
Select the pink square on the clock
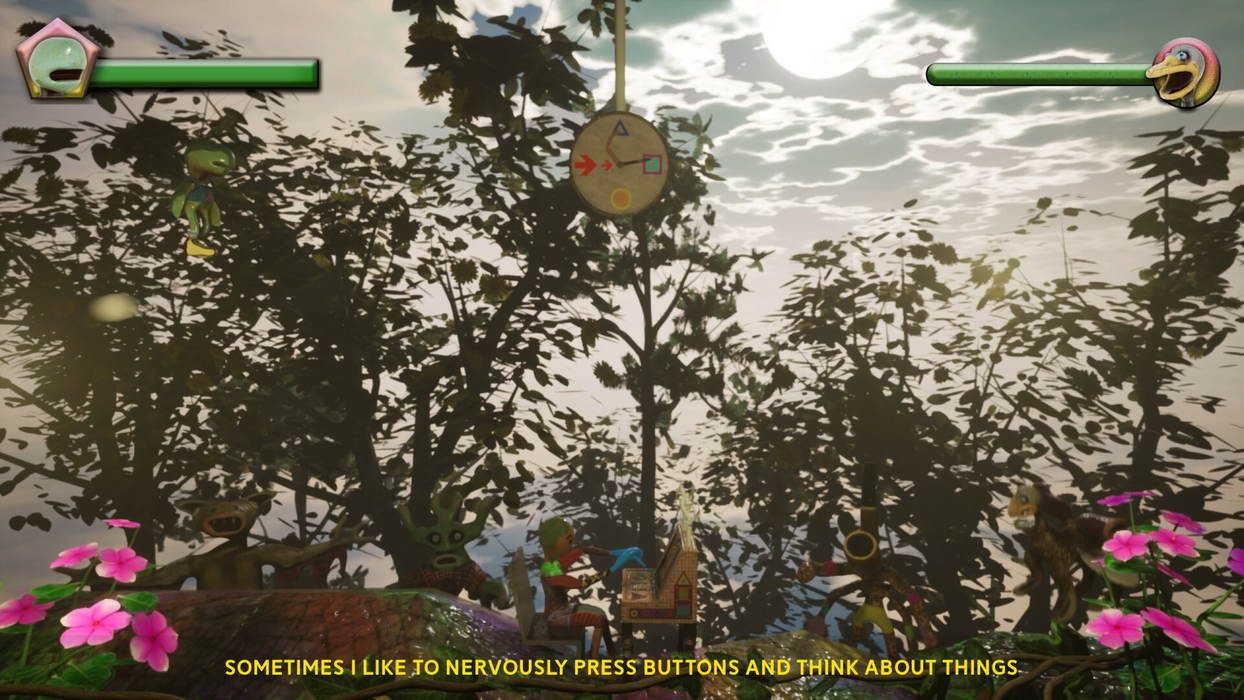(x=652, y=163)
